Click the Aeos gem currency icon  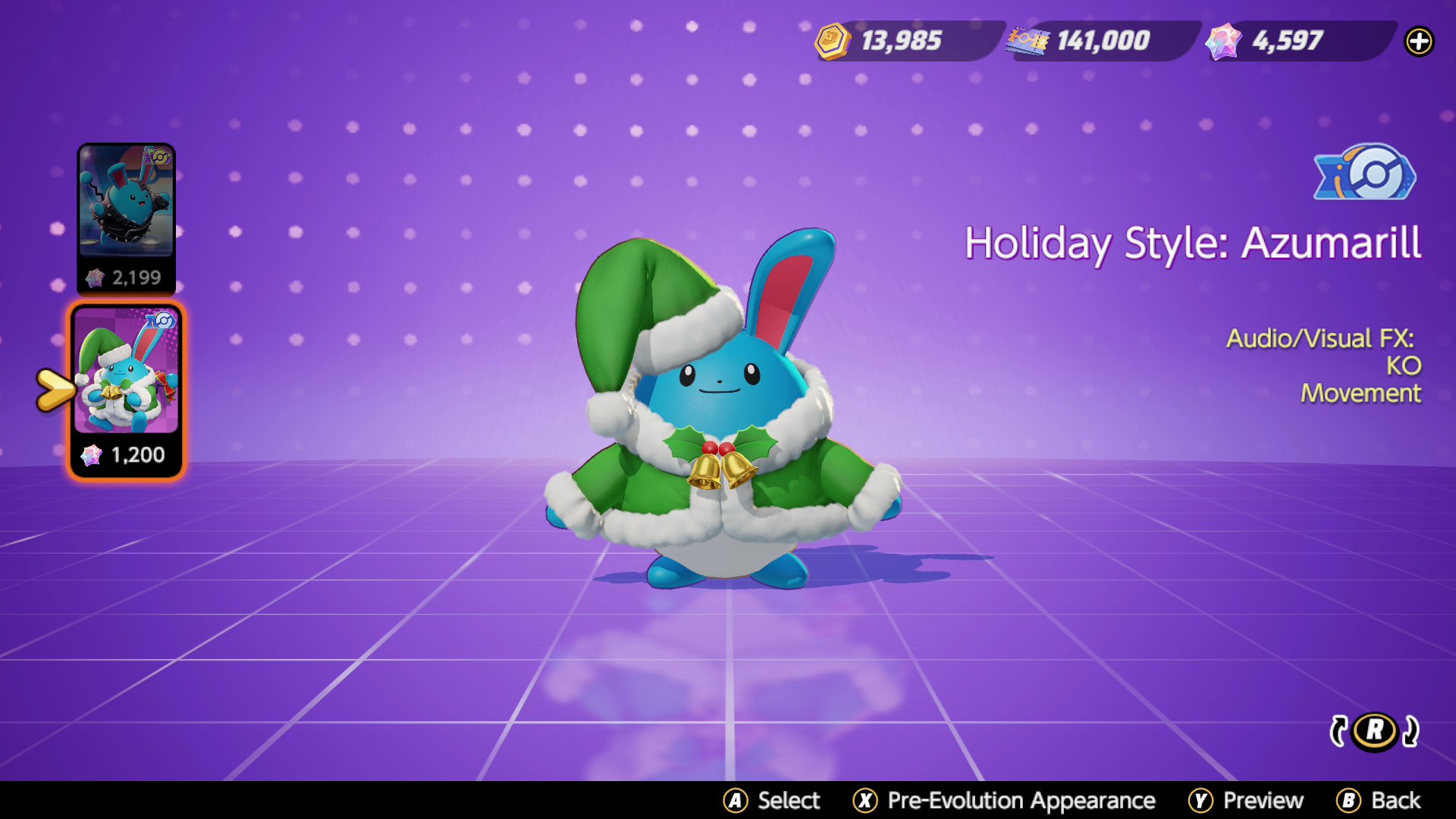point(1223,41)
